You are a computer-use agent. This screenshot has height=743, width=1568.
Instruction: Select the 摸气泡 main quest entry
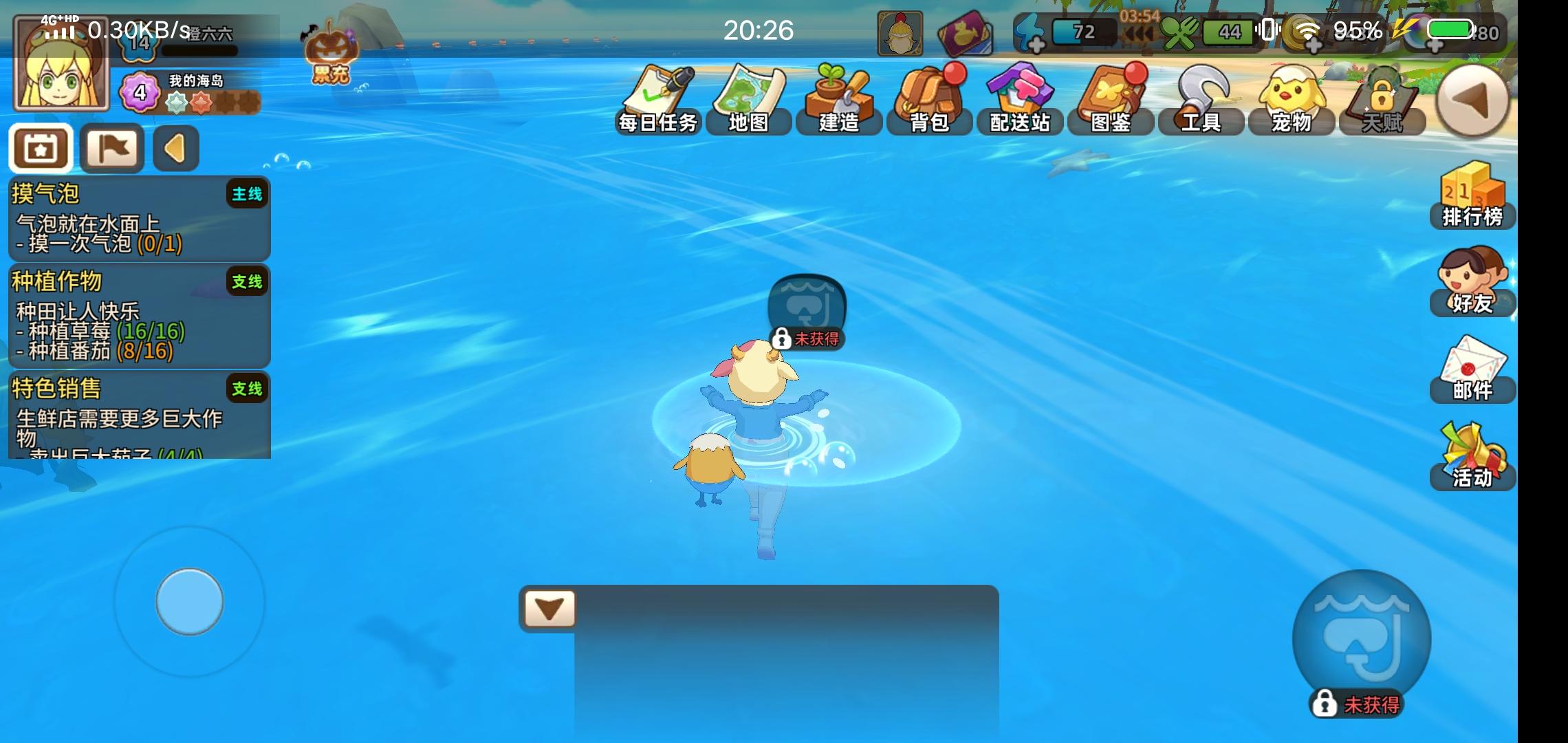point(138,217)
